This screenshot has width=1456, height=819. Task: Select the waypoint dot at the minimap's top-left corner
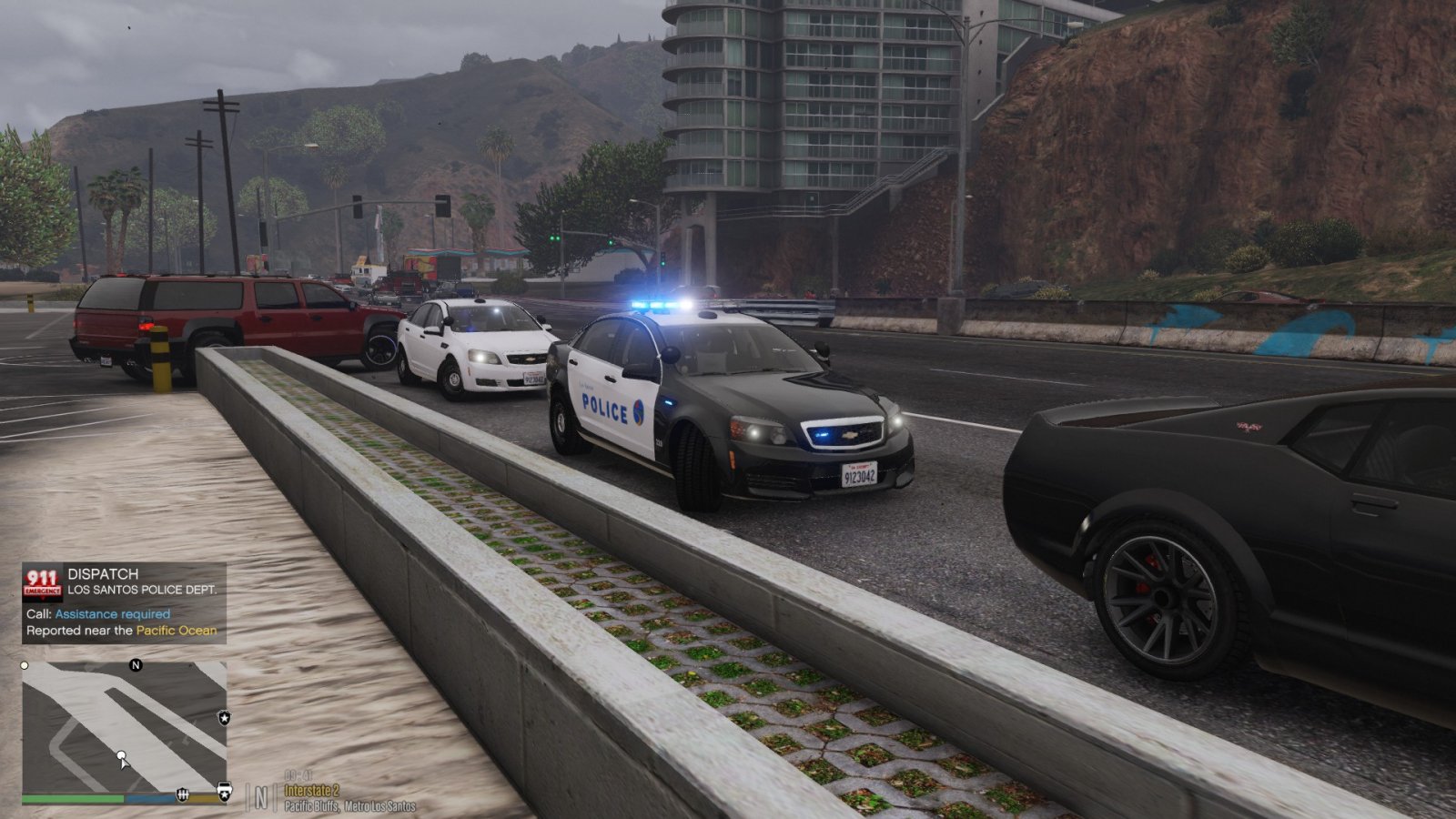24,664
